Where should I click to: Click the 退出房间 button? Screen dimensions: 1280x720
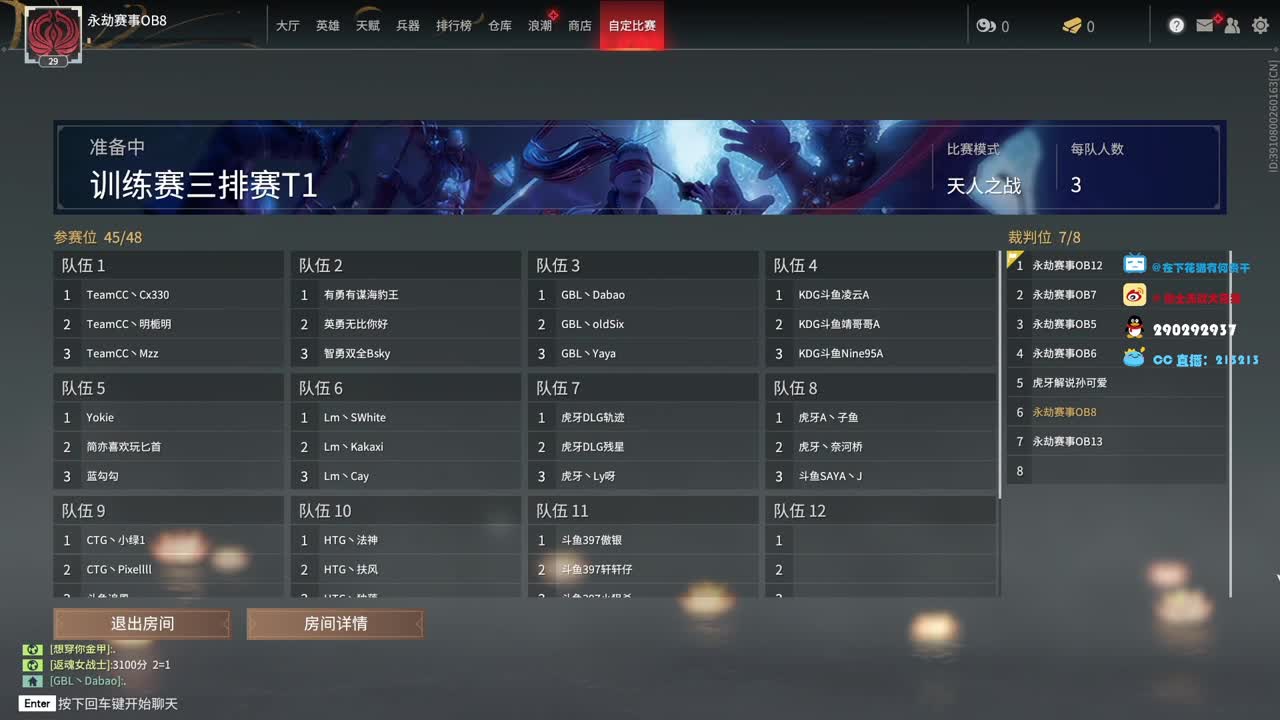pos(140,624)
